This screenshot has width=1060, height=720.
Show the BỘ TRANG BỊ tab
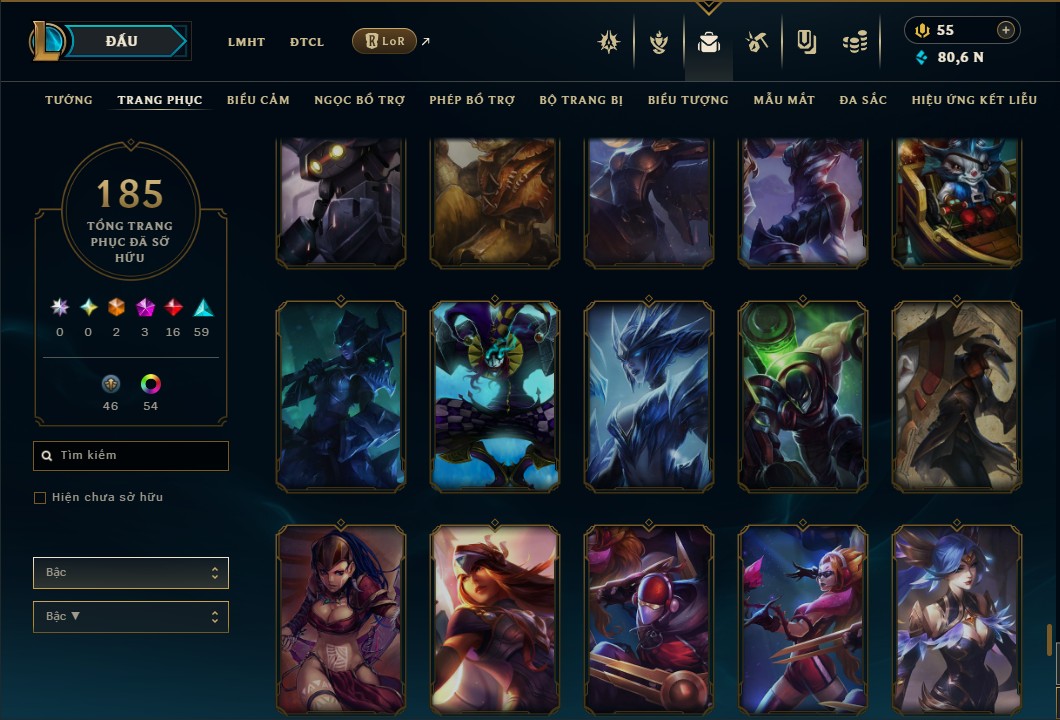581,100
